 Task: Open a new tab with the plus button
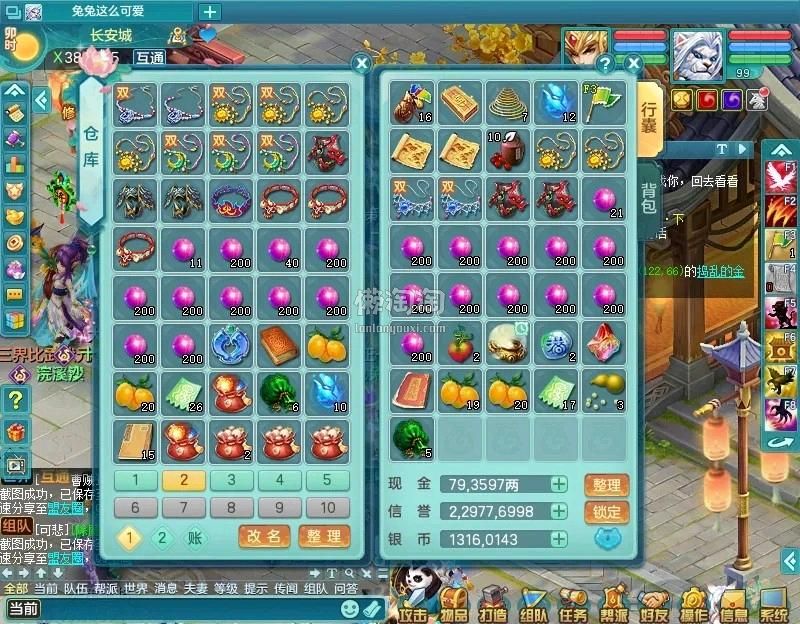210,11
